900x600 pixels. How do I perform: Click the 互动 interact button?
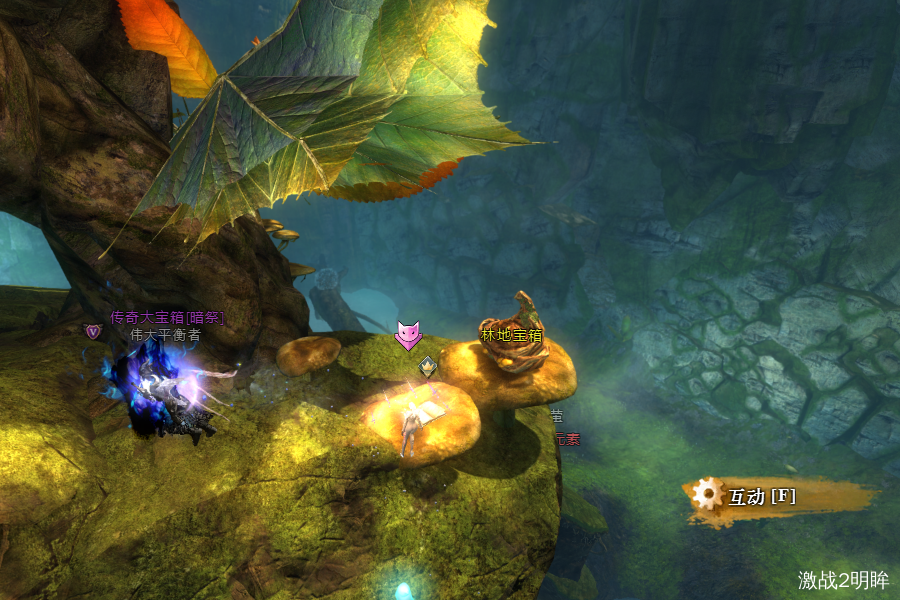tap(762, 496)
